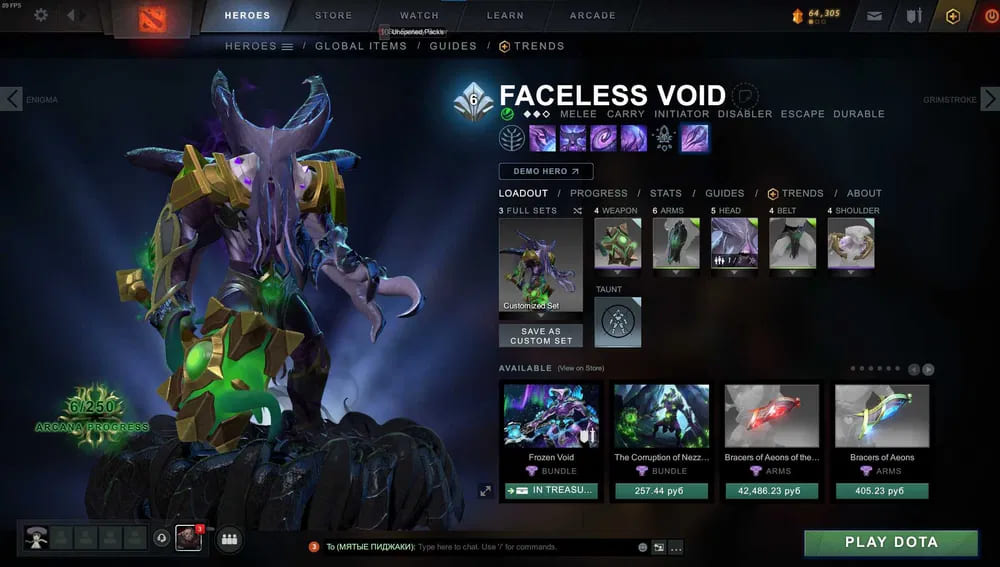1000x567 pixels.
Task: Go to the Learn tab
Action: (505, 15)
